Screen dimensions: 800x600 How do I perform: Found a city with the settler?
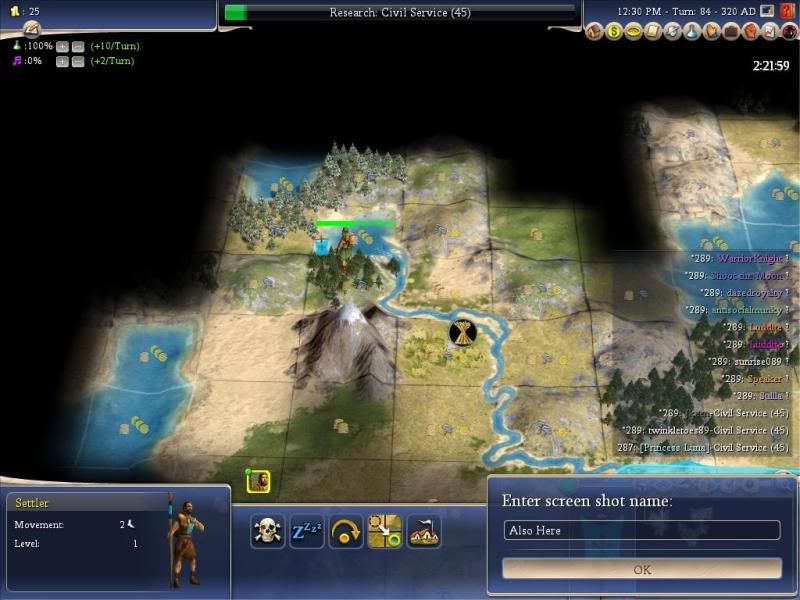pos(424,531)
